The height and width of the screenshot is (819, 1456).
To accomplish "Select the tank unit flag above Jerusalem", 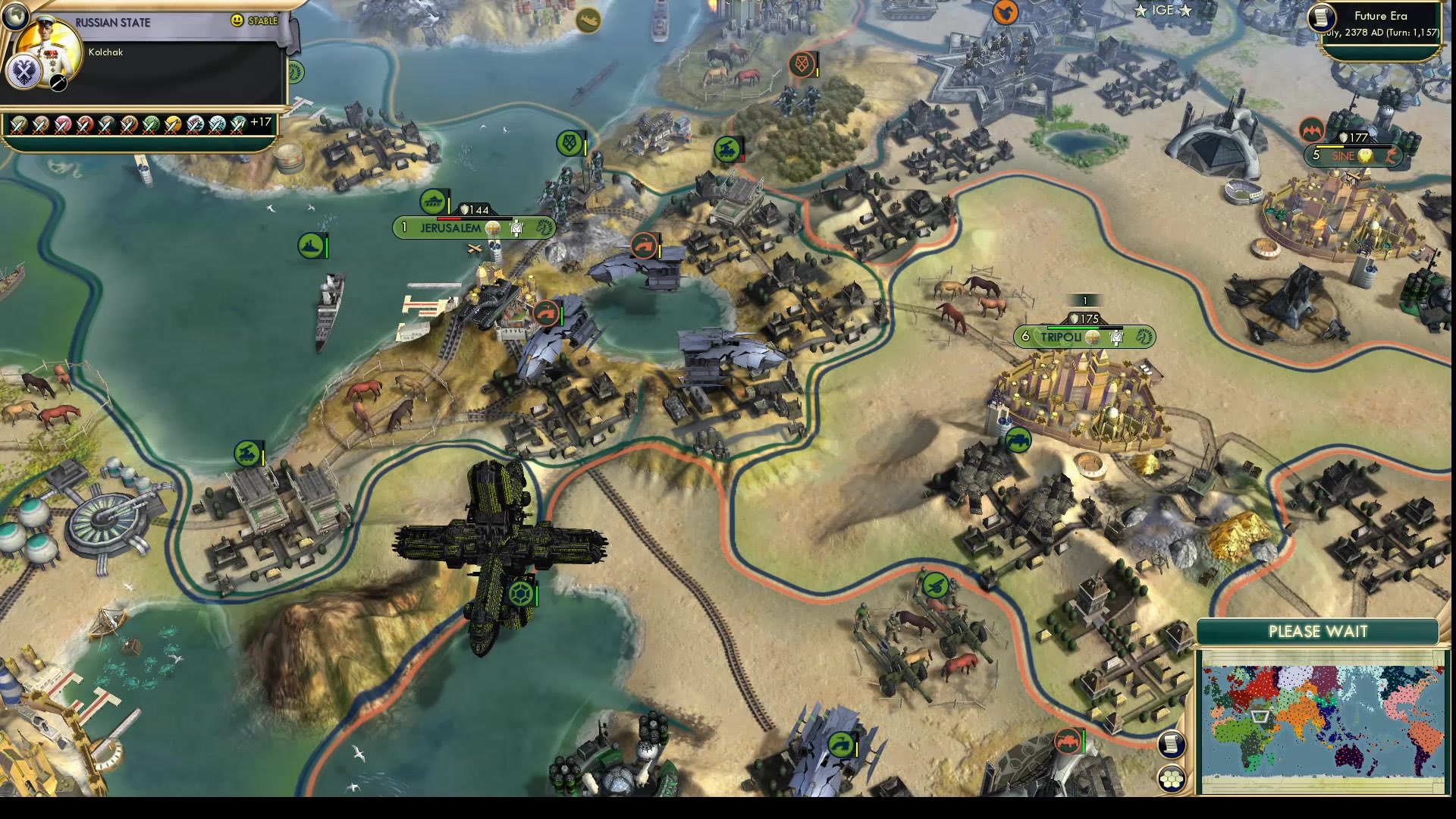I will [x=434, y=203].
